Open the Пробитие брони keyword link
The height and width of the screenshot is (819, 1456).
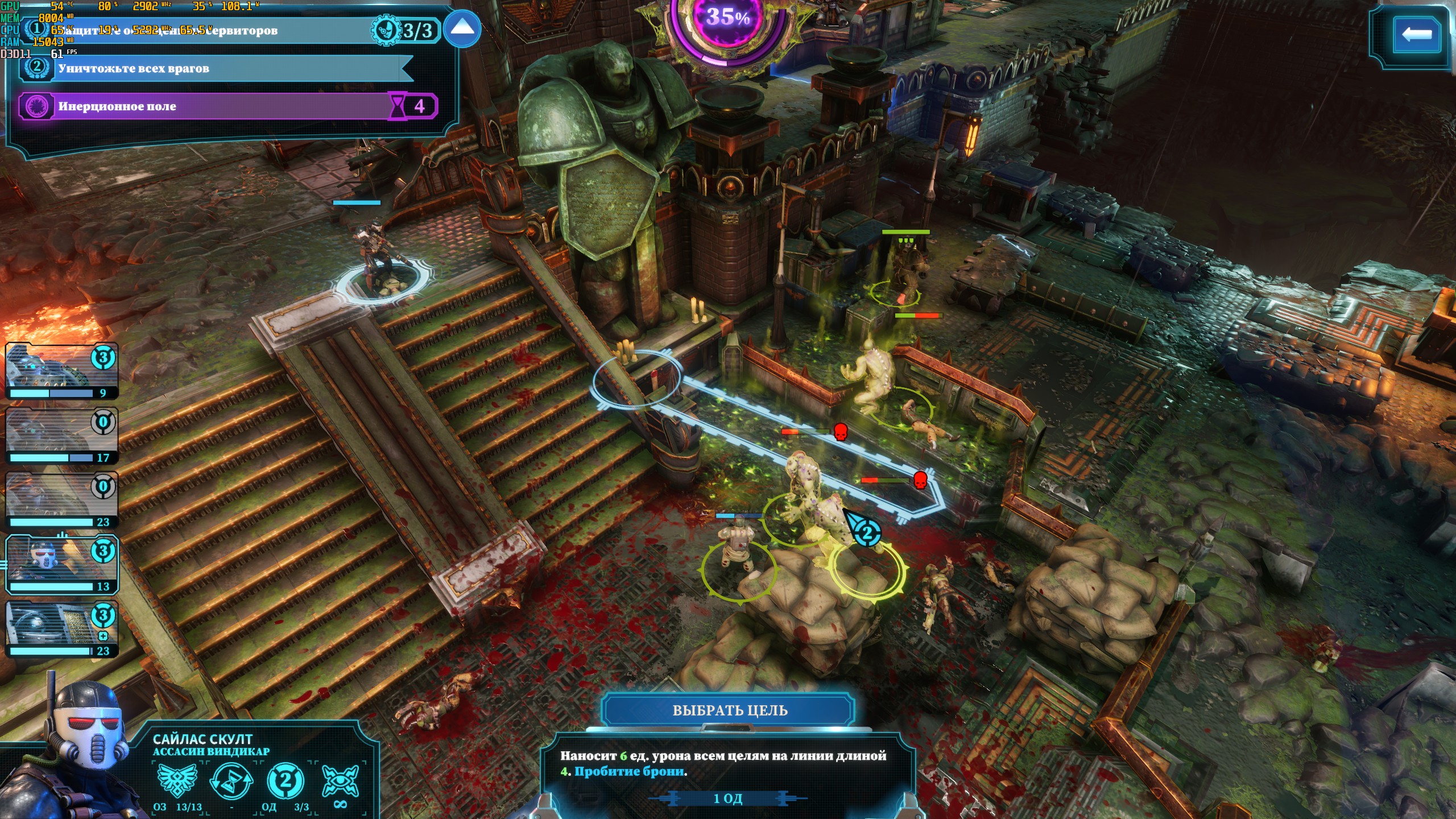629,772
